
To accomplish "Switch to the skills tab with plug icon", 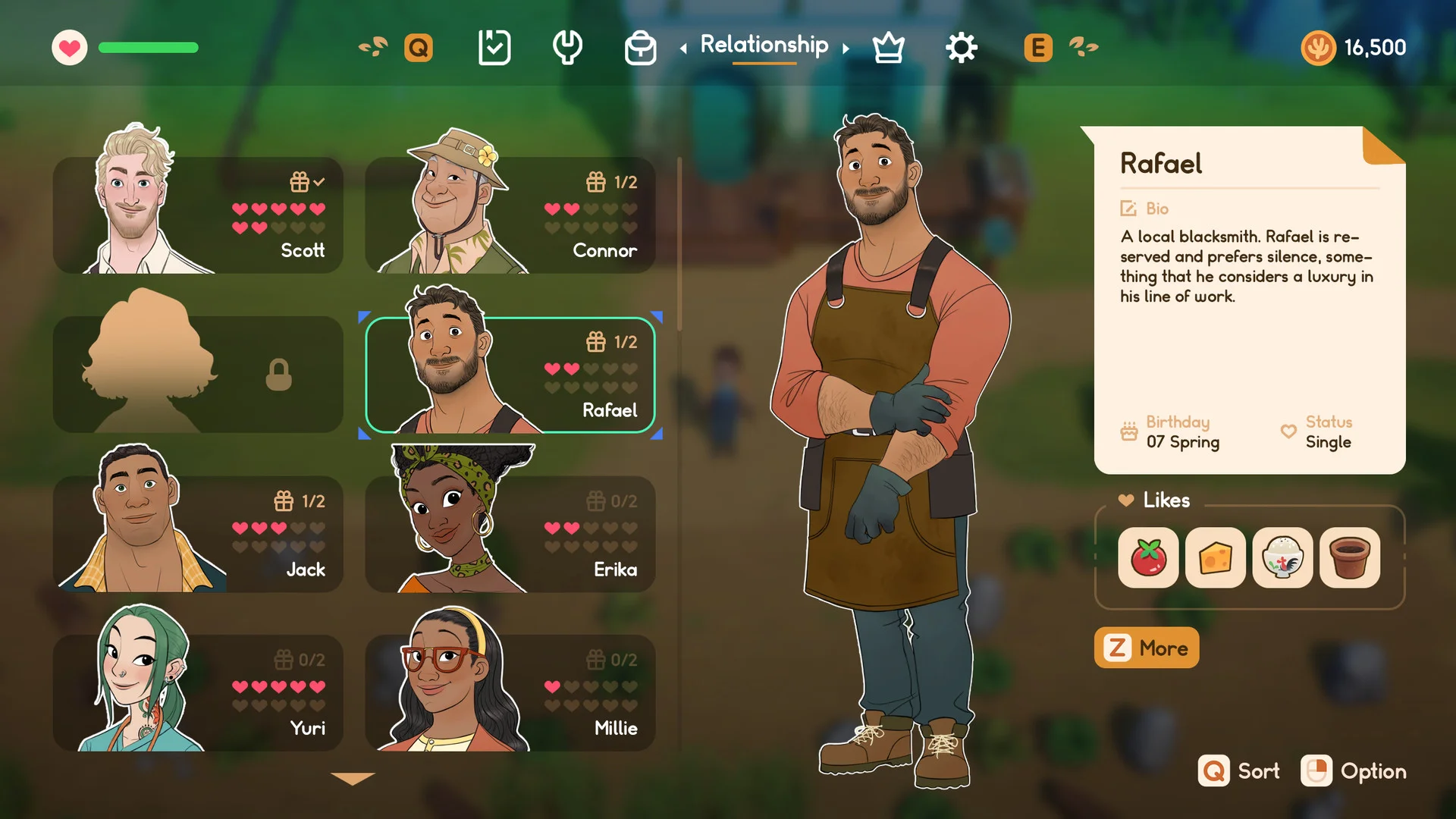I will point(567,48).
